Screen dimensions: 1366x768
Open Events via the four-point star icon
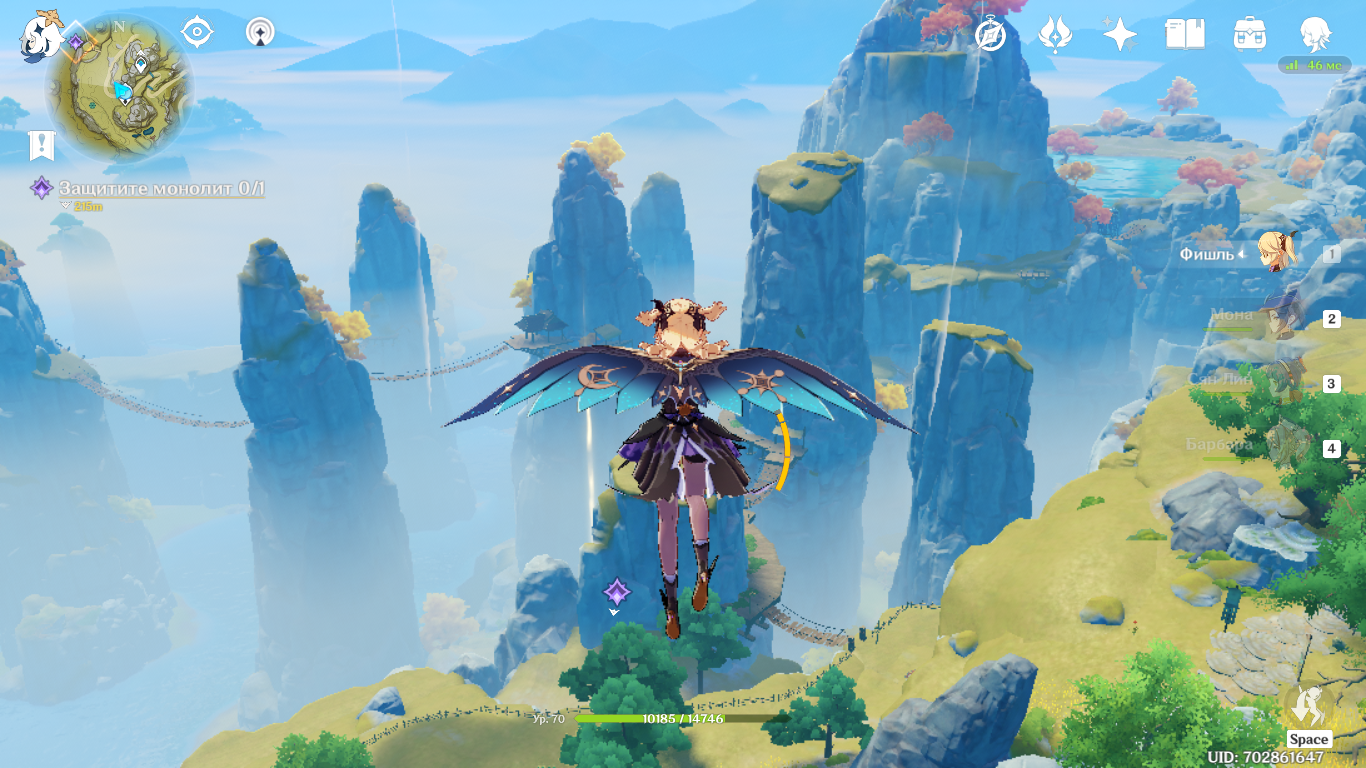click(x=1119, y=35)
